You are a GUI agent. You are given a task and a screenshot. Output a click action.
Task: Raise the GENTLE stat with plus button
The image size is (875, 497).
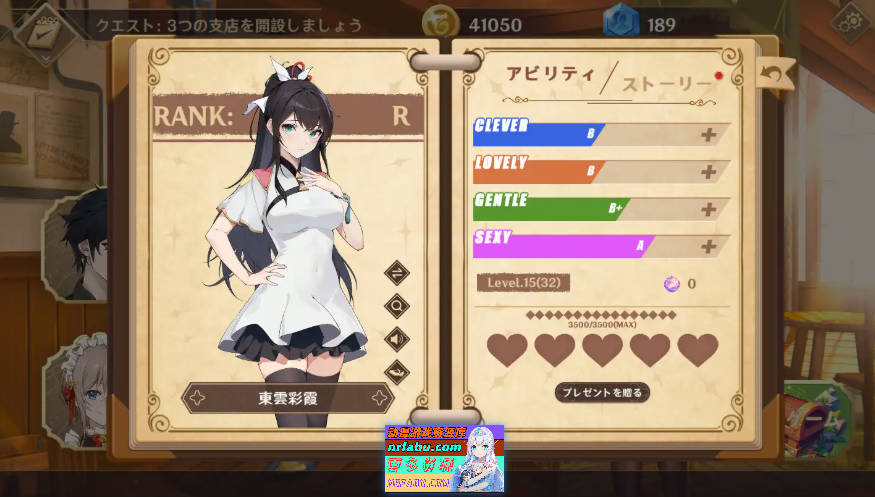pos(709,209)
